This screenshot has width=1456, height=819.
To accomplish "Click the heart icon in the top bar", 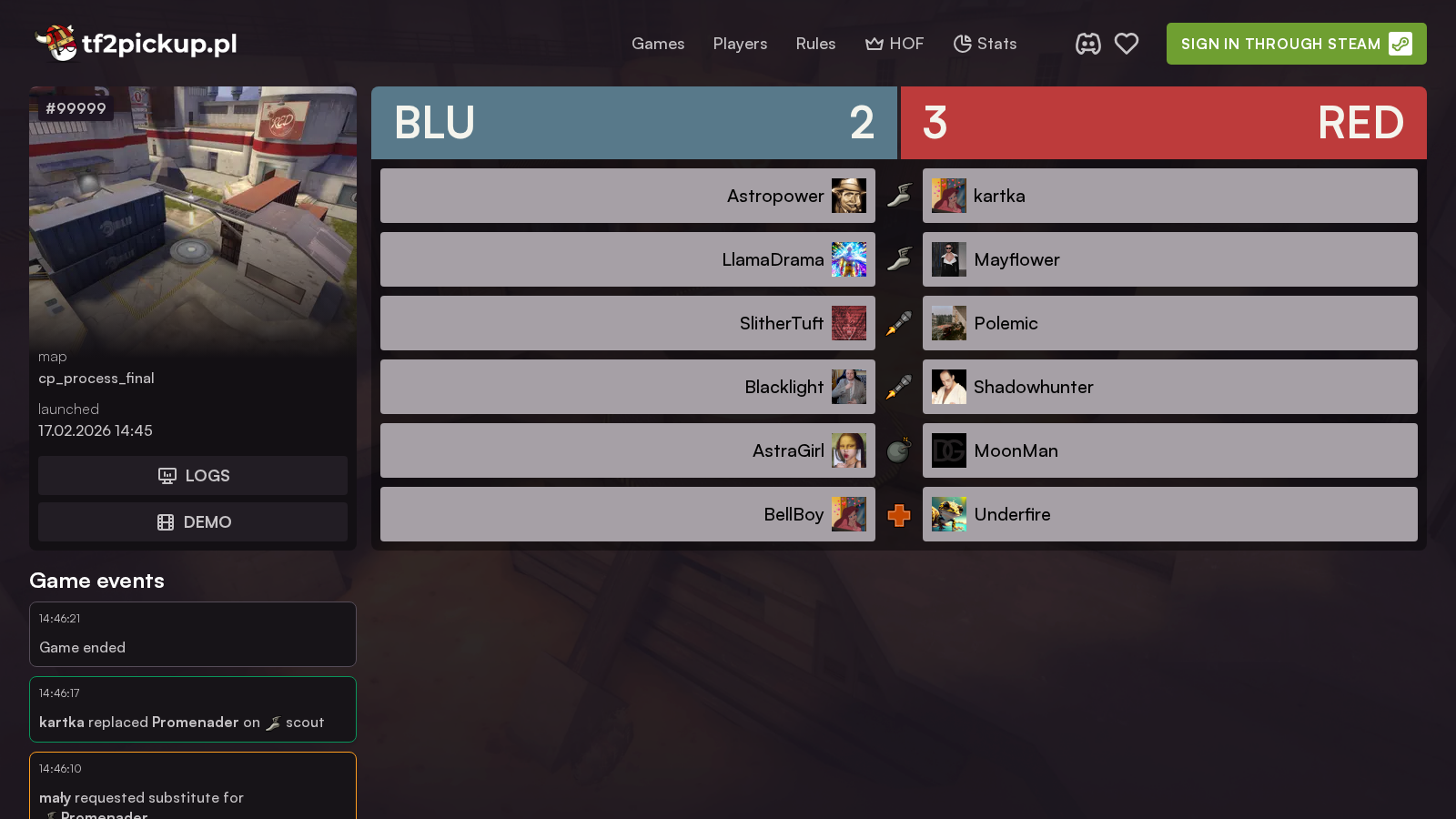I will (x=1127, y=43).
